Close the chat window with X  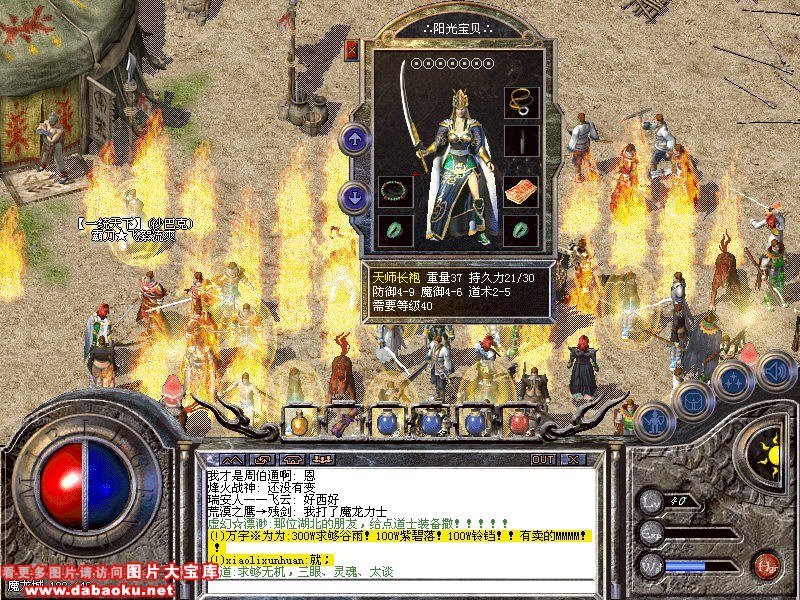pyautogui.click(x=573, y=459)
